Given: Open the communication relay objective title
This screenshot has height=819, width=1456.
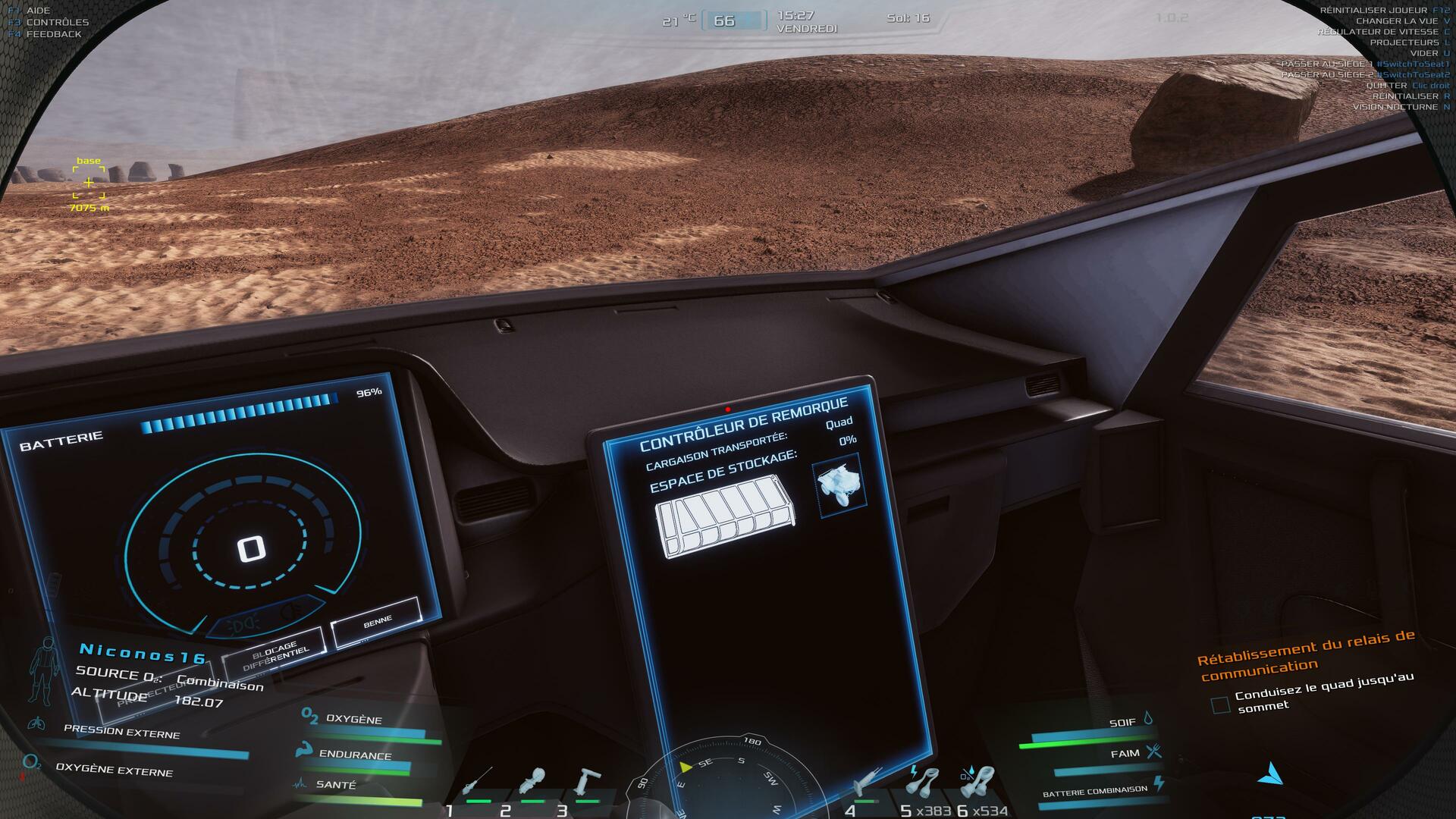Looking at the screenshot, I should click(1306, 656).
